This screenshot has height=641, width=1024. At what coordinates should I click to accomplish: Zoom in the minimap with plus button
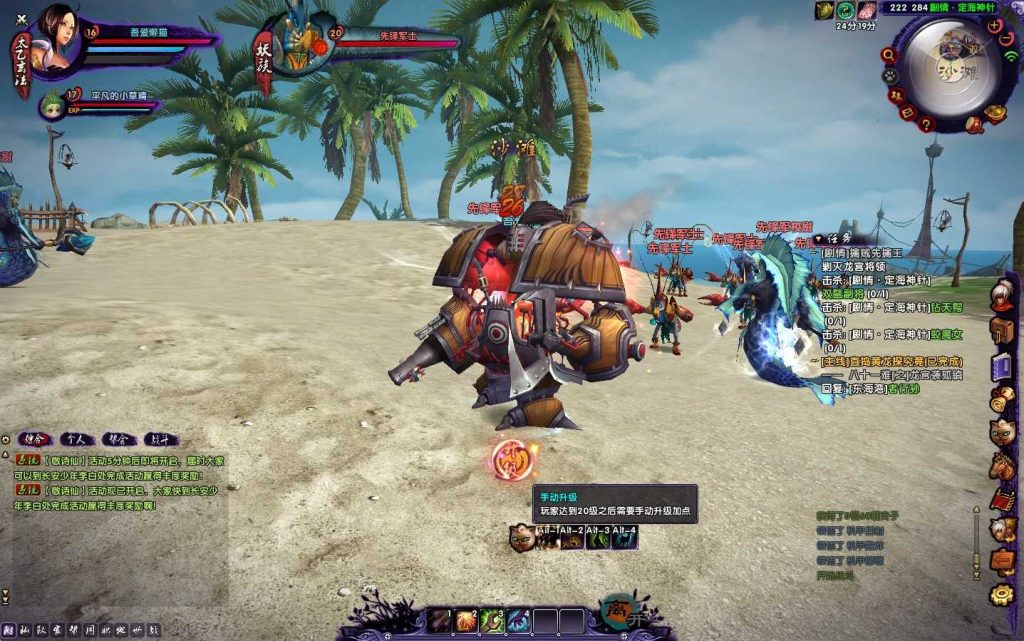pos(994,25)
